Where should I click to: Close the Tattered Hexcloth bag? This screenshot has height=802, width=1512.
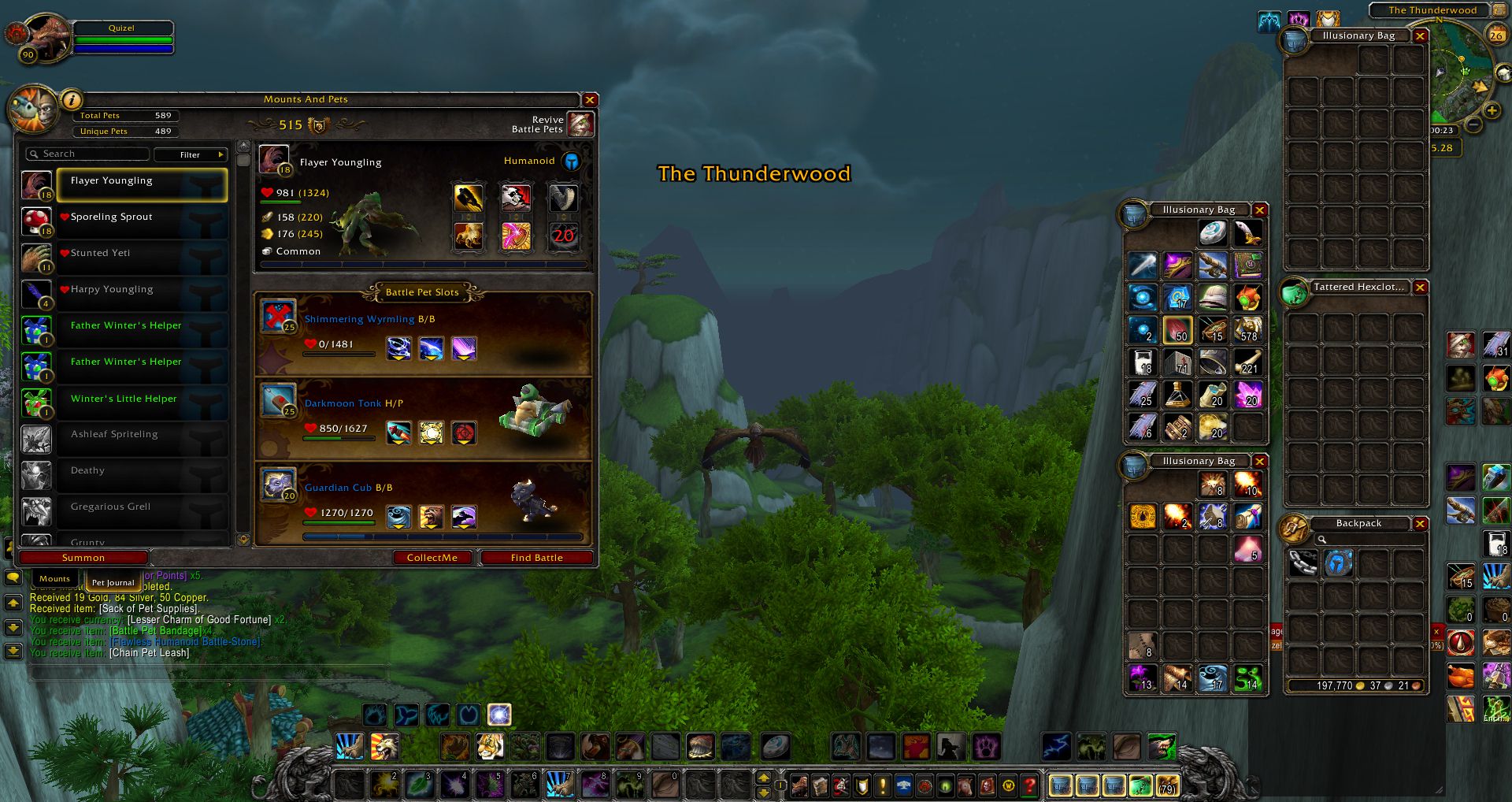(x=1421, y=288)
